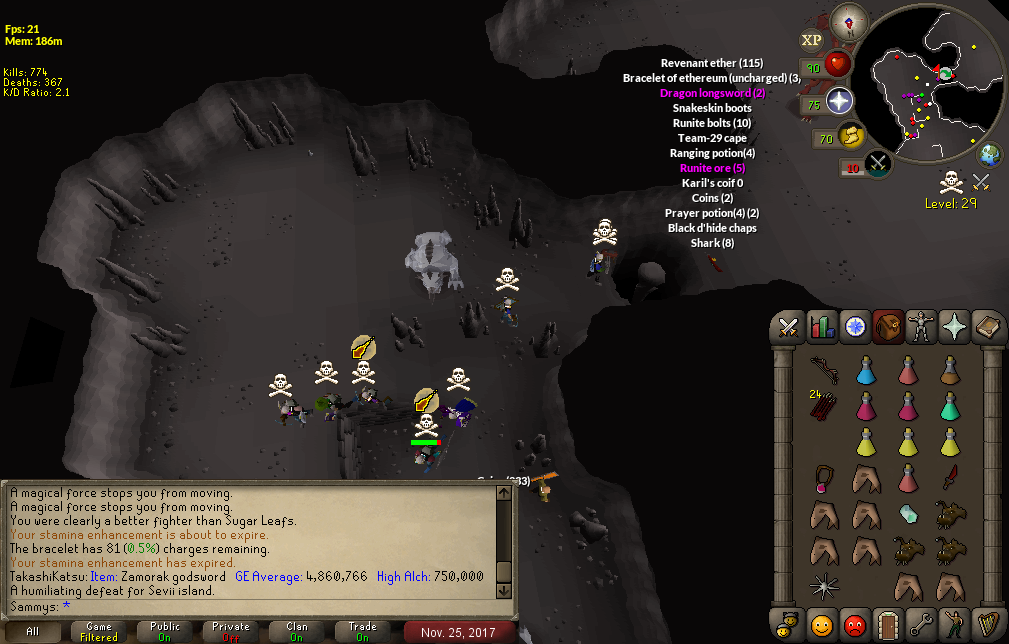The image size is (1009, 644).
Task: Click the pink gem amulet slot
Action: point(824,478)
